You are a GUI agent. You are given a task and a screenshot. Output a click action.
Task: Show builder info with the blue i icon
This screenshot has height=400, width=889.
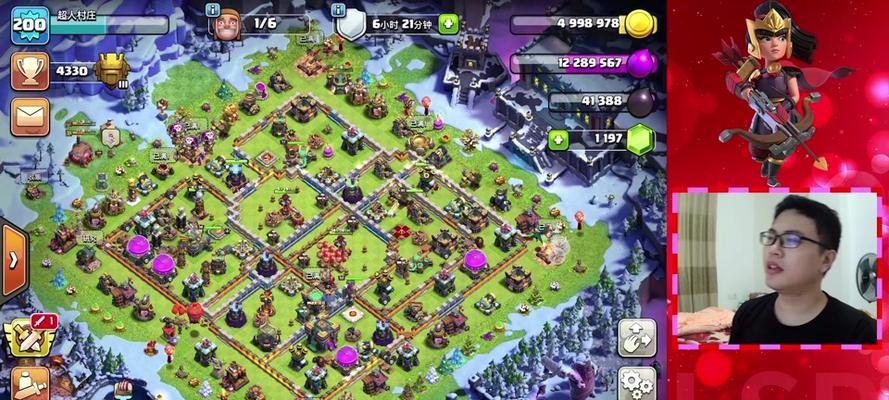pos(212,9)
